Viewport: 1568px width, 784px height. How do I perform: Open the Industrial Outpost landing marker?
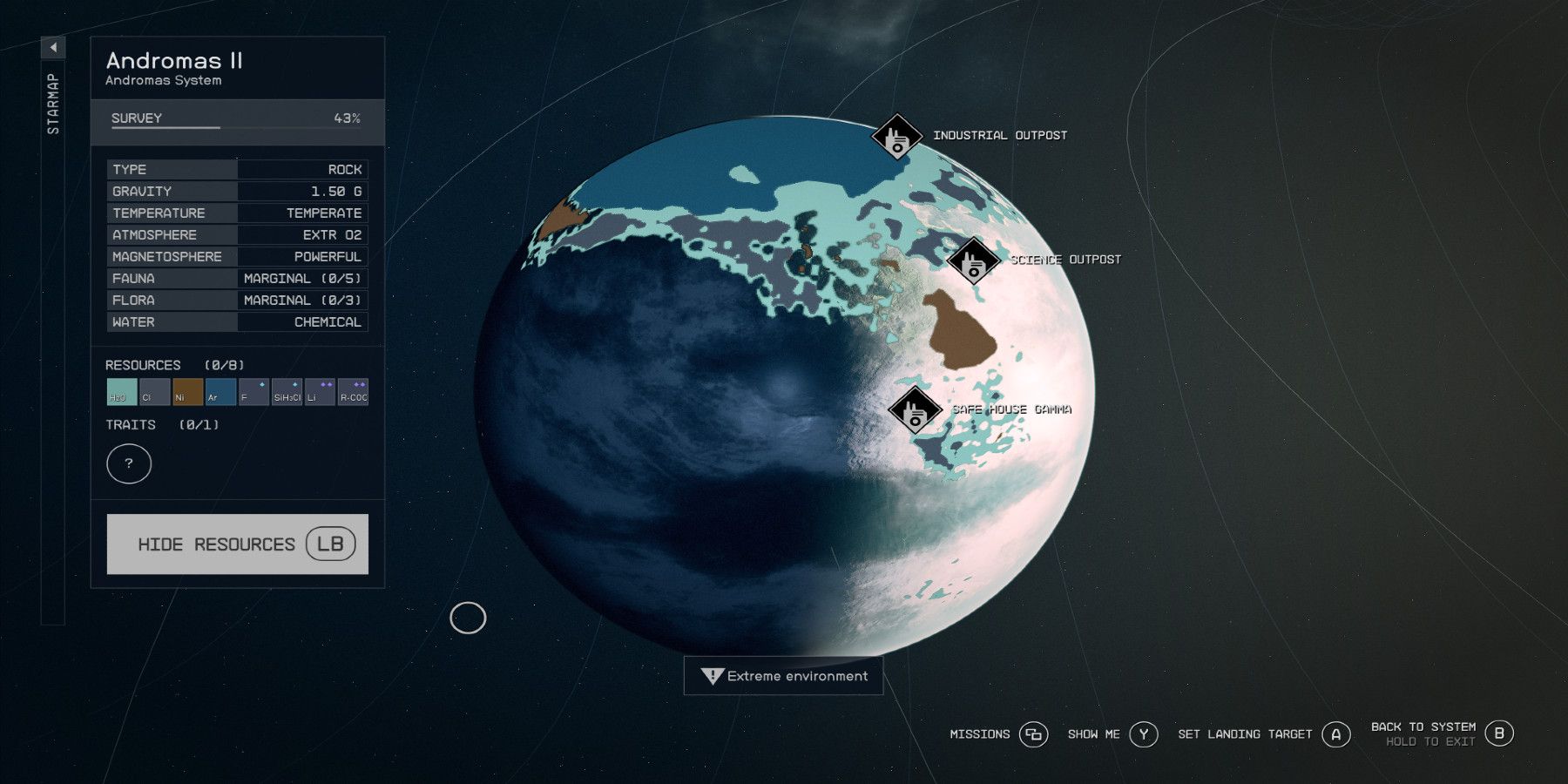tap(897, 136)
